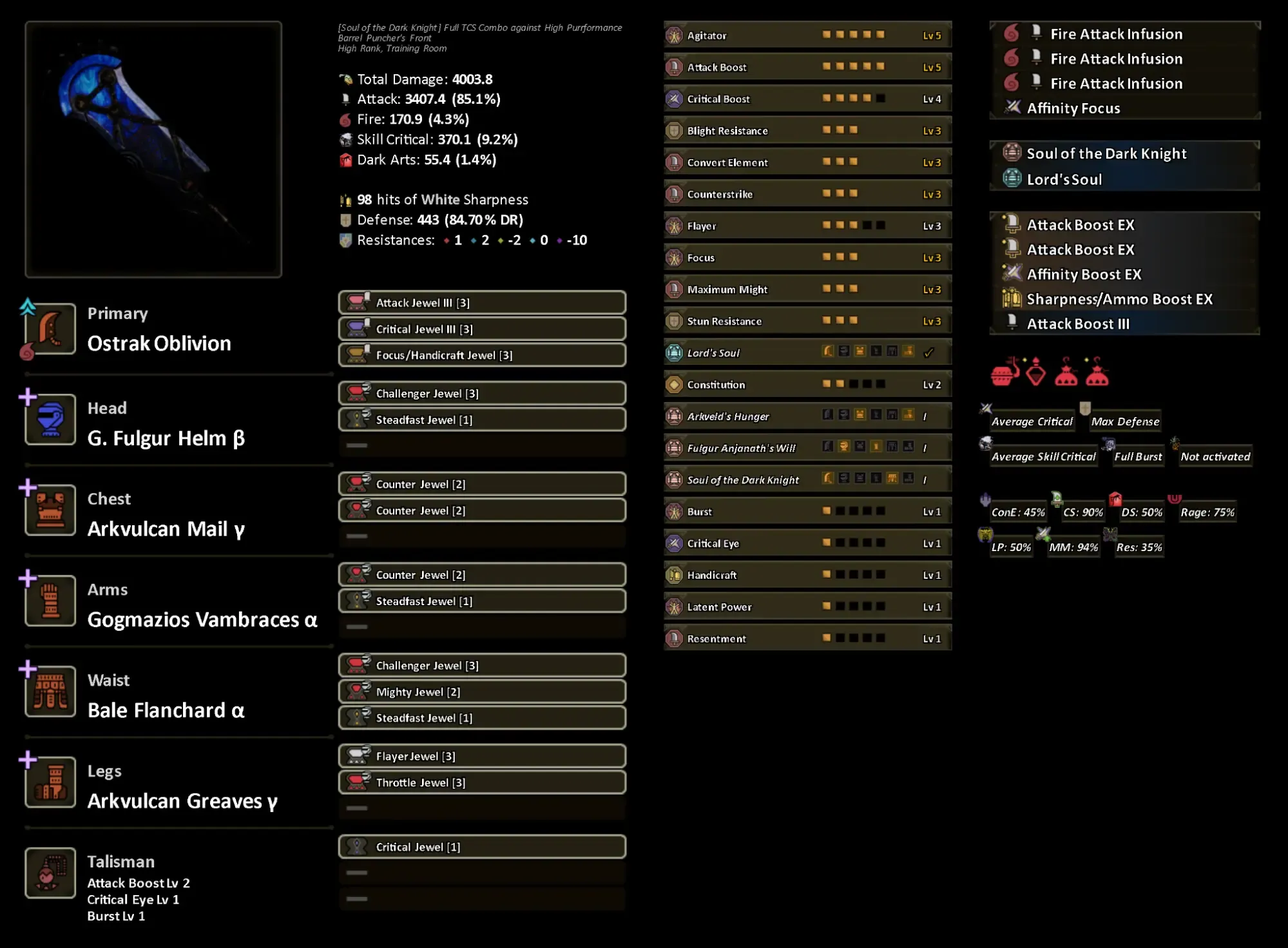The height and width of the screenshot is (948, 1288).
Task: Expand the Fulgur Anjanath's Will set bonus
Action: (x=741, y=447)
